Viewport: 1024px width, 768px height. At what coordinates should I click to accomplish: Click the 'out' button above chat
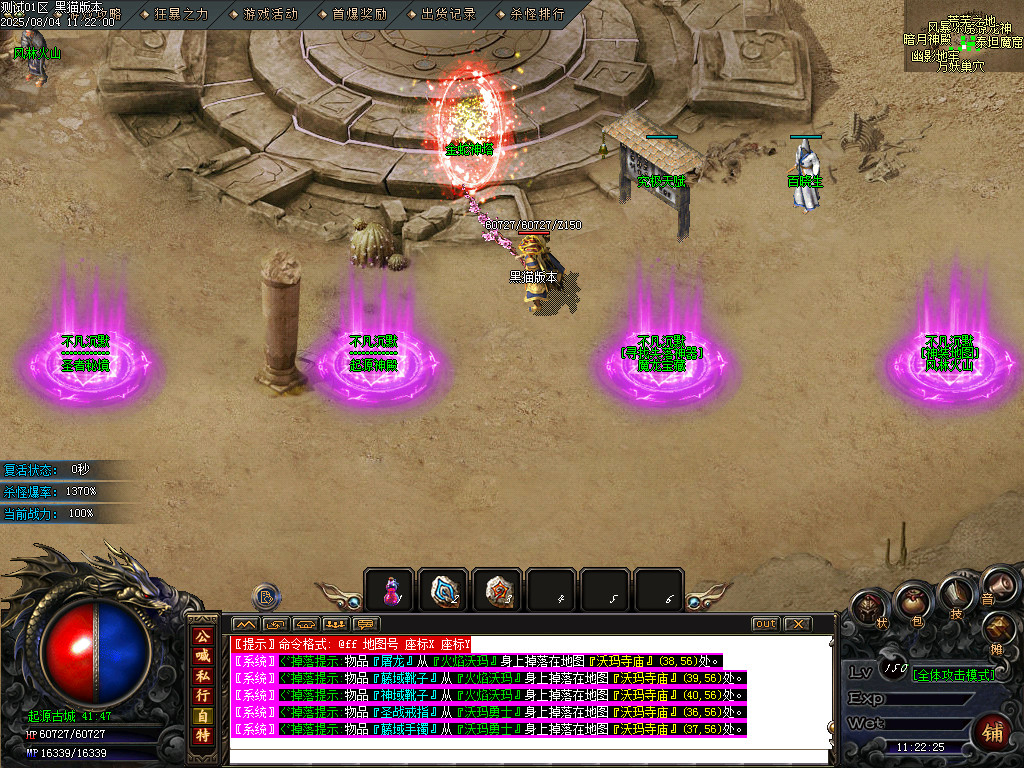[765, 624]
